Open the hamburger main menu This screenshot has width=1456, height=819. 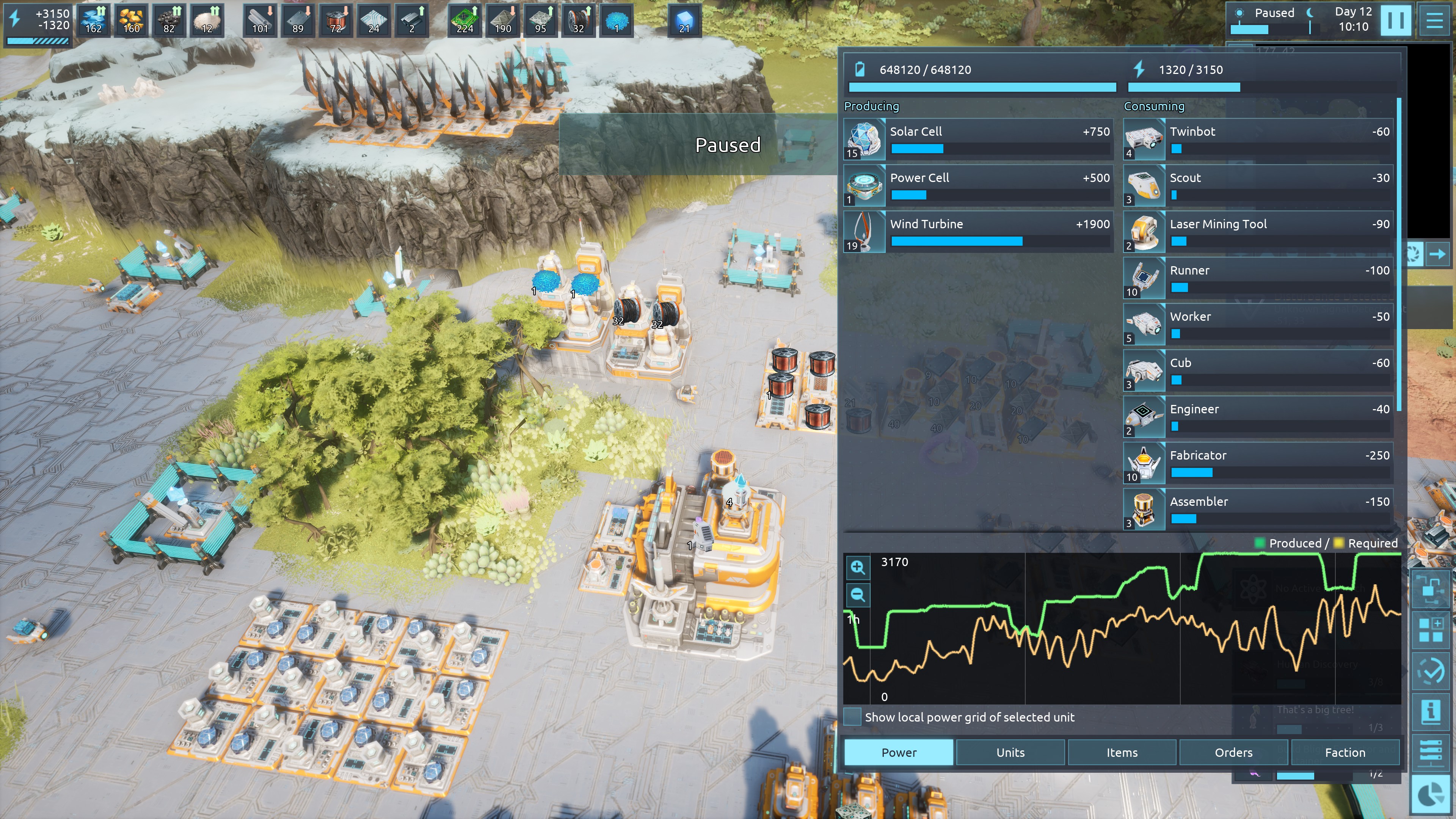click(1434, 20)
